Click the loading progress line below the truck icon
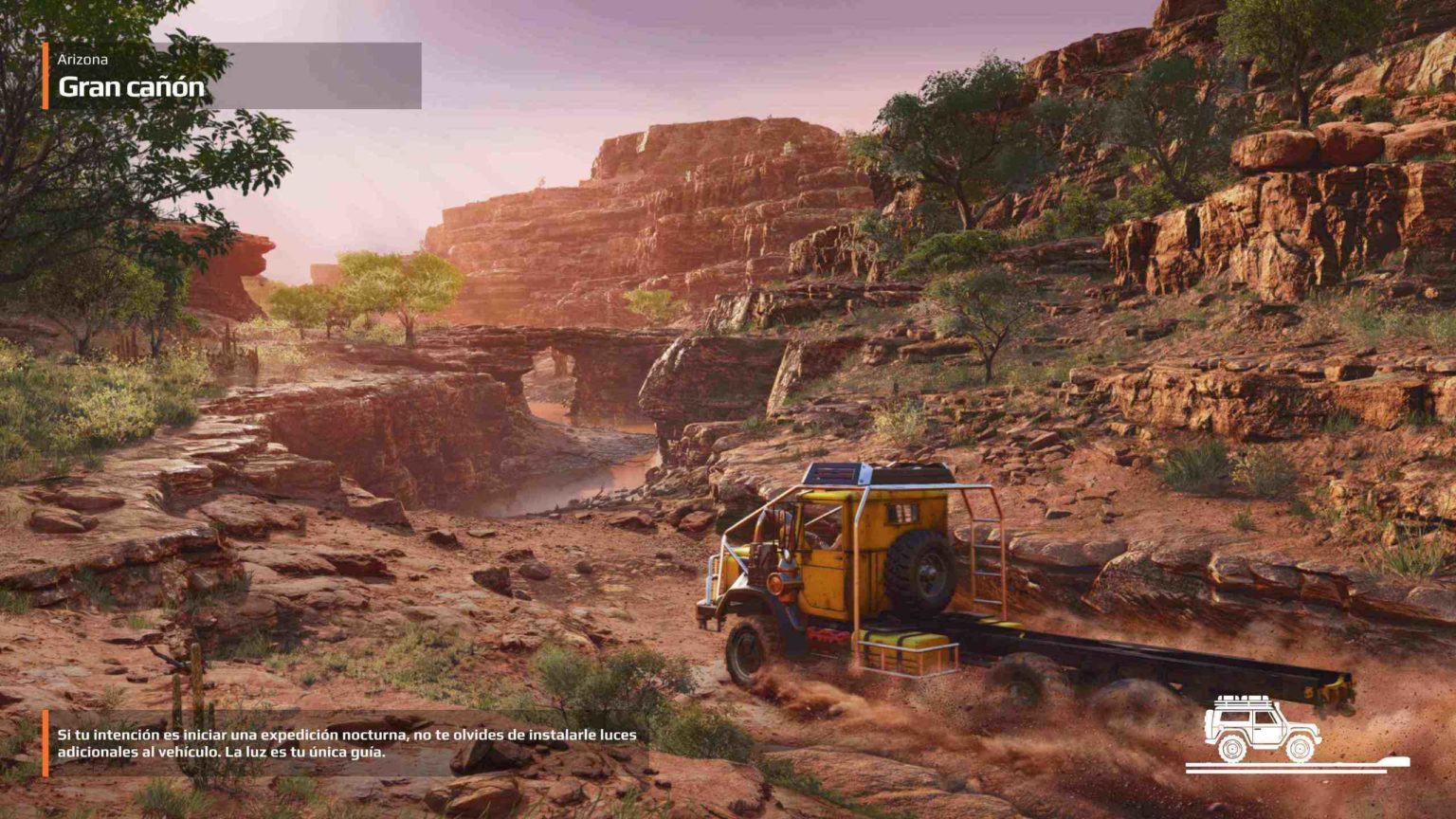The width and height of the screenshot is (1456, 819). pos(1278,772)
